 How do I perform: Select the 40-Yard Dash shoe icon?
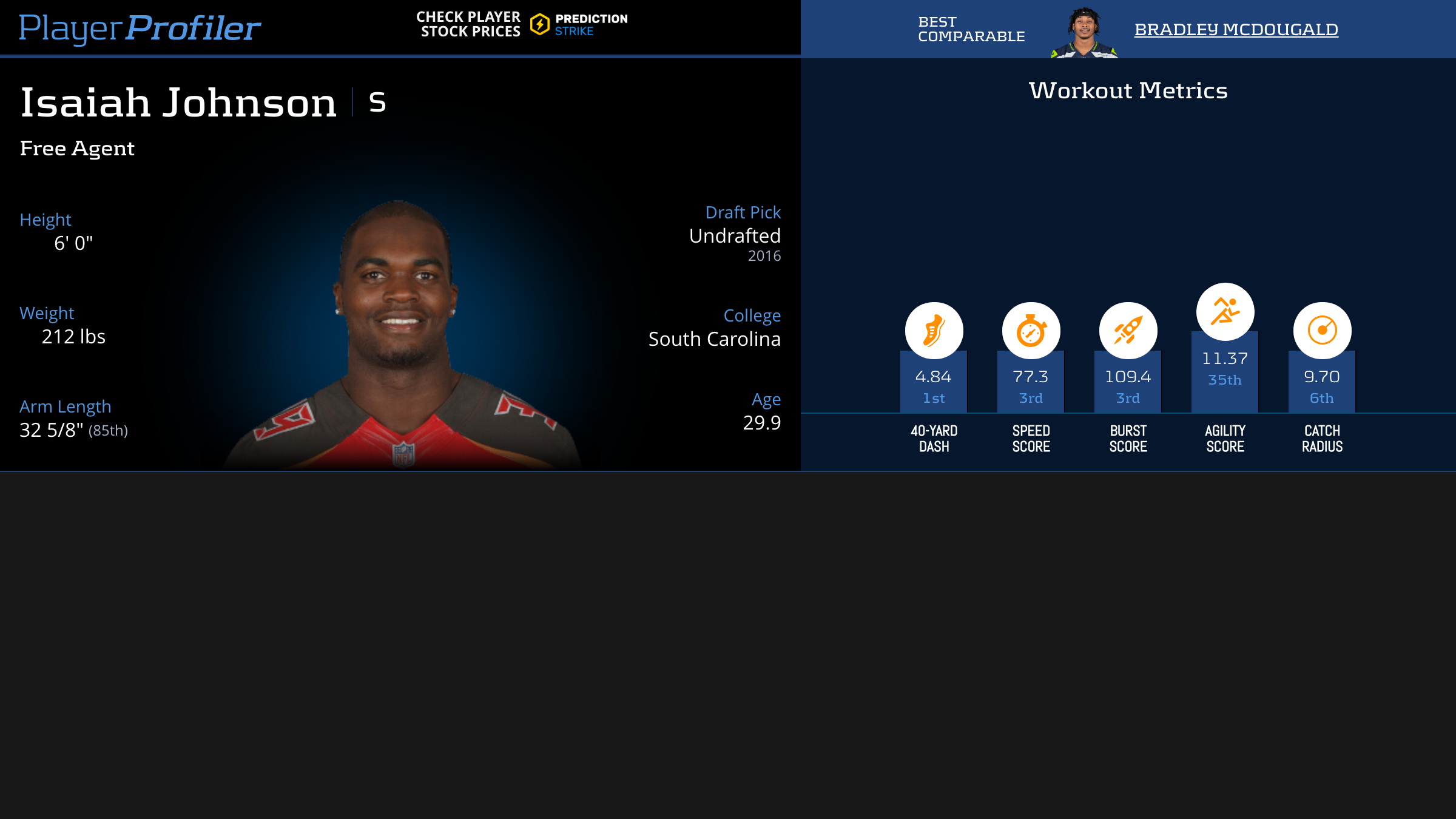click(934, 331)
